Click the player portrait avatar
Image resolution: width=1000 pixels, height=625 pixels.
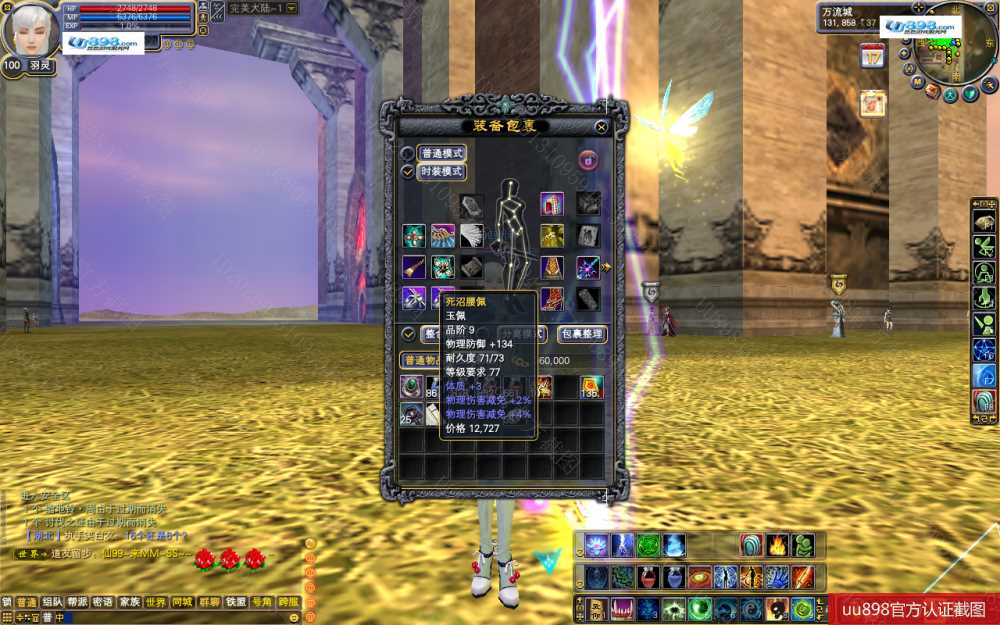tap(30, 31)
